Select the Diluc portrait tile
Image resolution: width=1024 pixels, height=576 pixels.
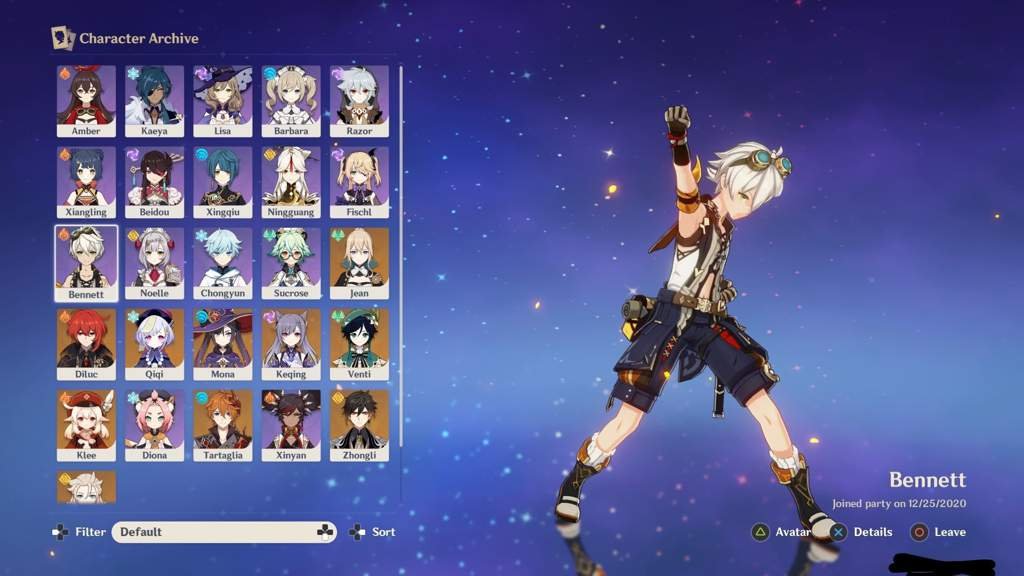click(86, 341)
